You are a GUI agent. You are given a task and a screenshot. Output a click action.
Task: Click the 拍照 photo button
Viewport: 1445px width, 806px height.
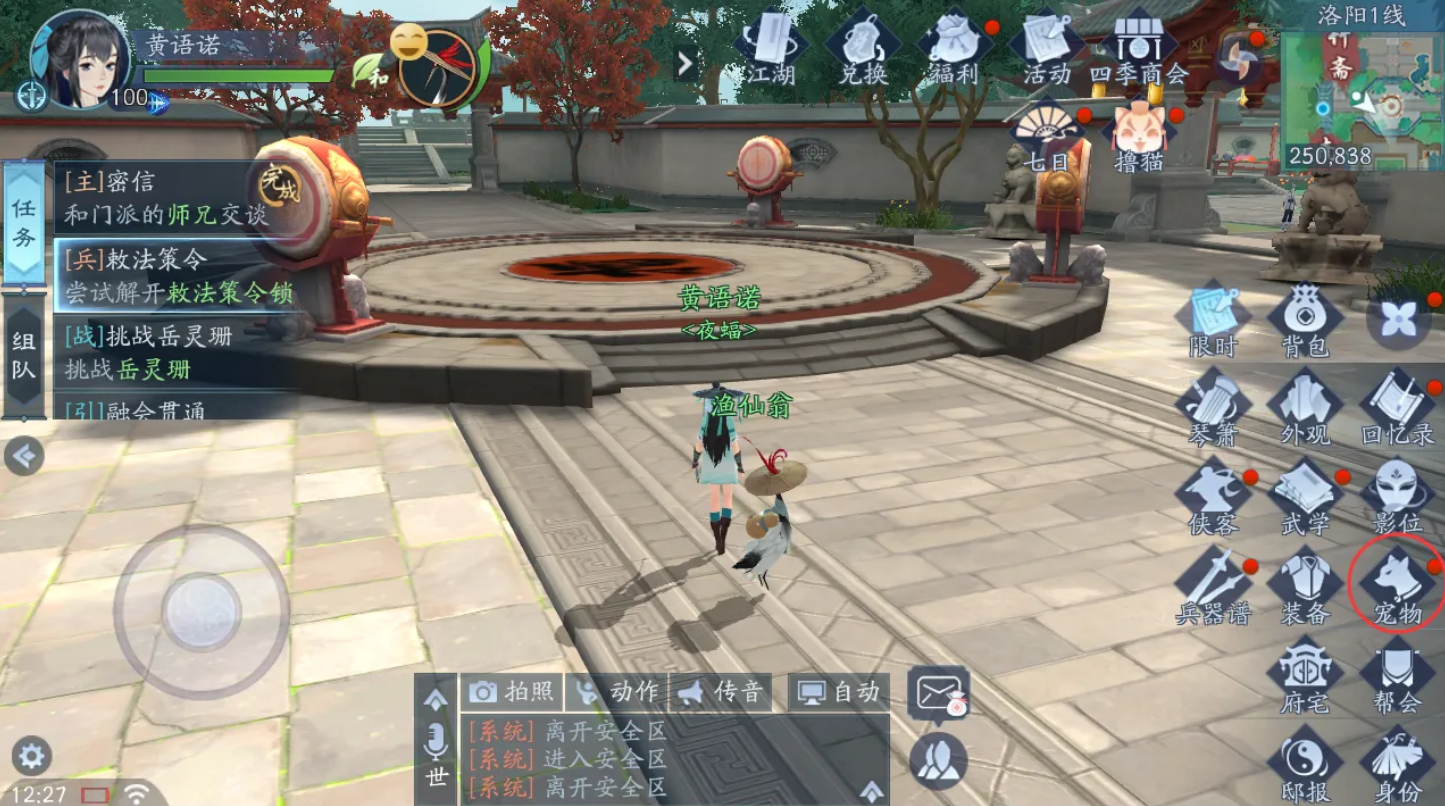click(x=511, y=691)
